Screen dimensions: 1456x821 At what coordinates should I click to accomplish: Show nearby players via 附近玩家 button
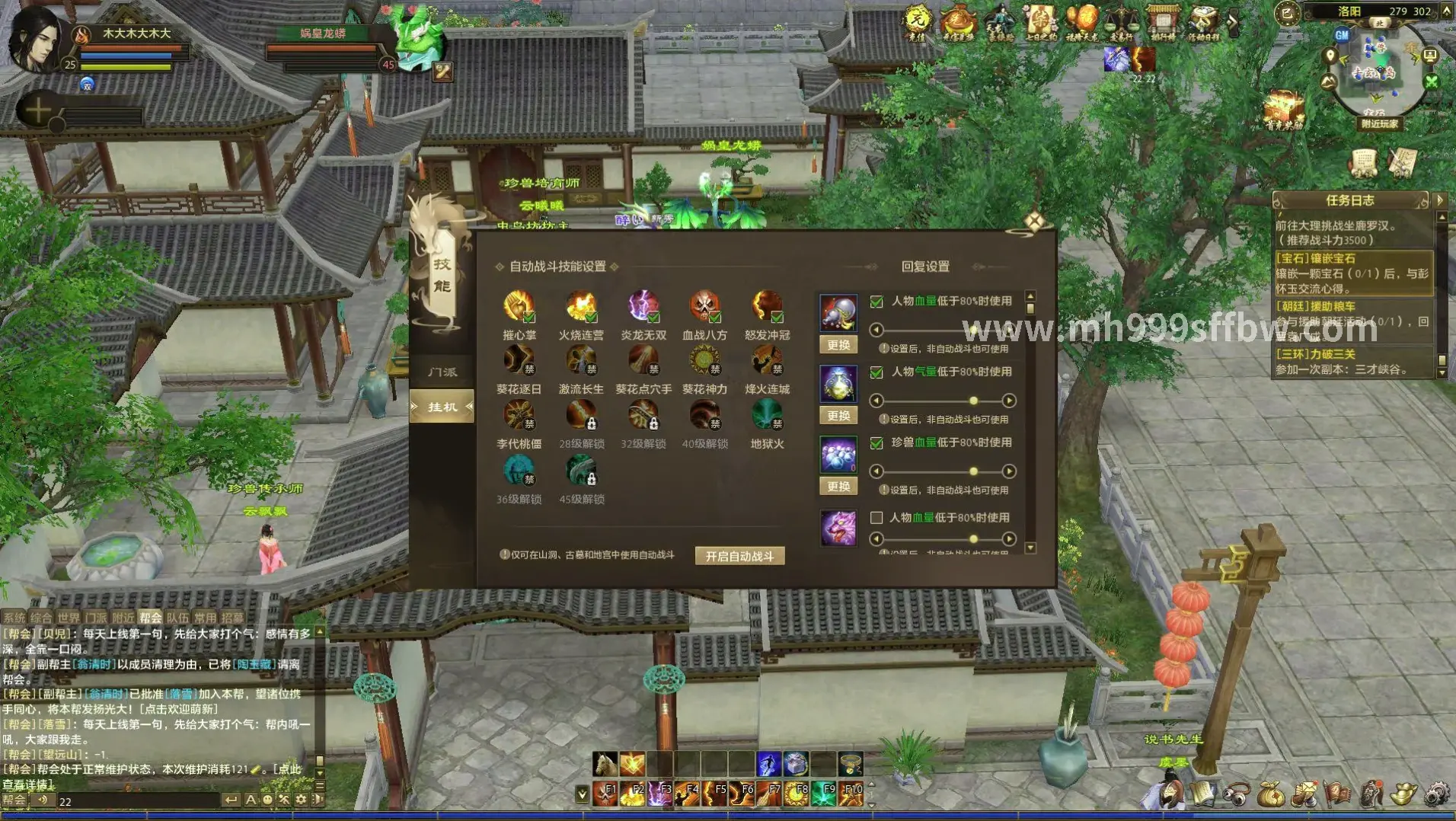tap(1379, 123)
